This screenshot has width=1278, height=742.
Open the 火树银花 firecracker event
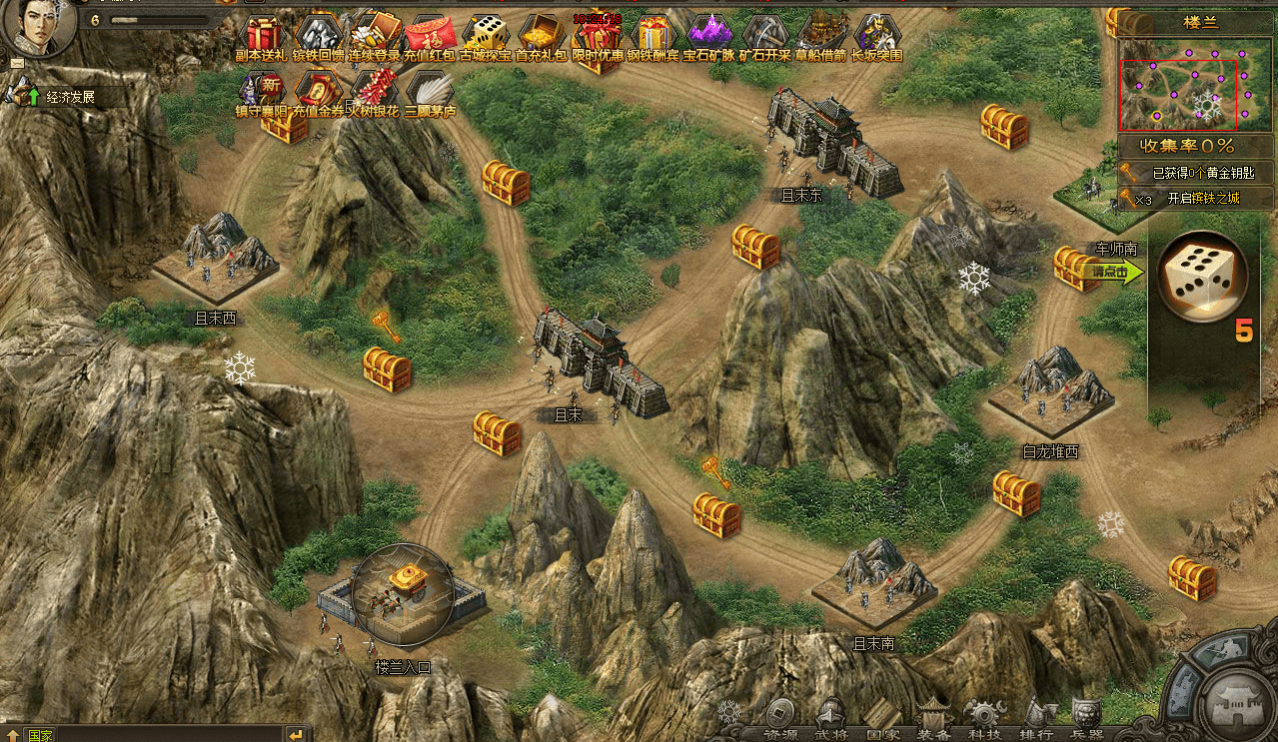coord(374,90)
